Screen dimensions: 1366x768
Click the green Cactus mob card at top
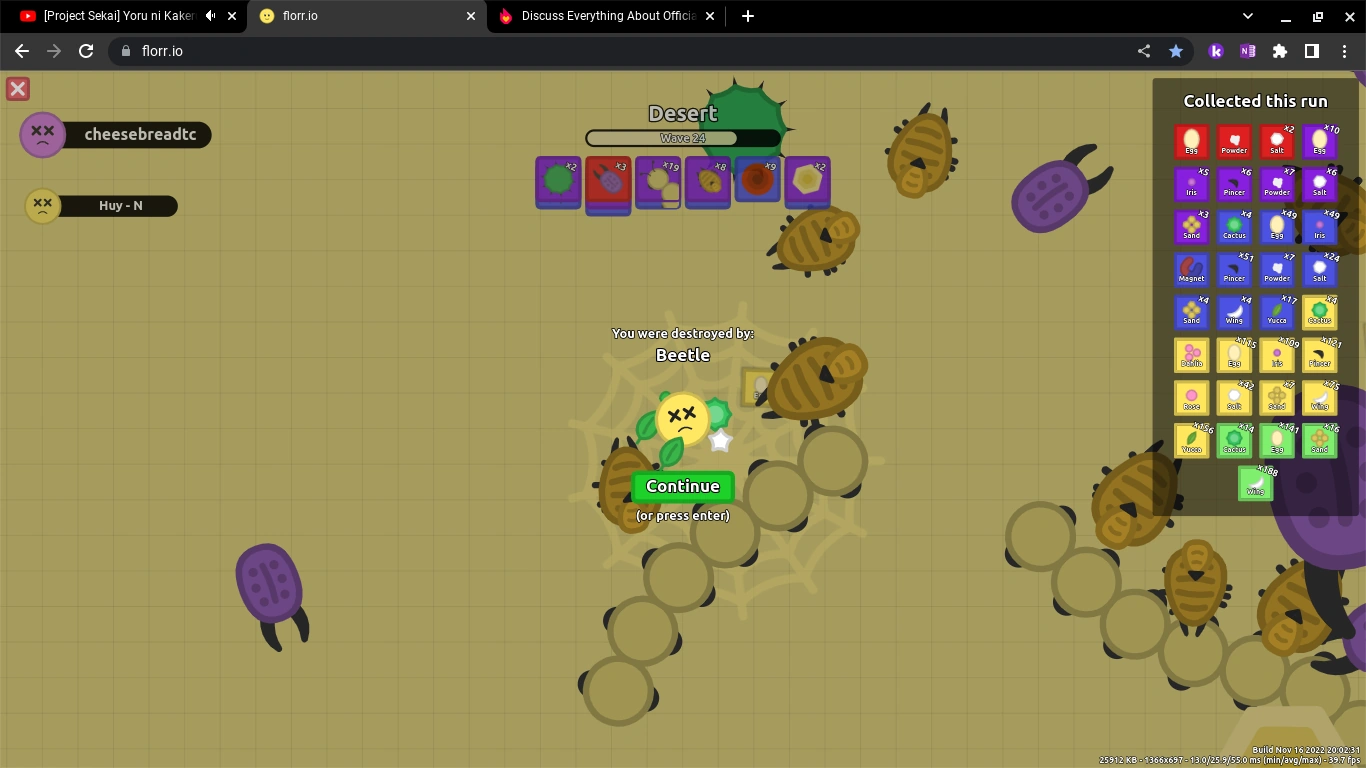coord(557,183)
